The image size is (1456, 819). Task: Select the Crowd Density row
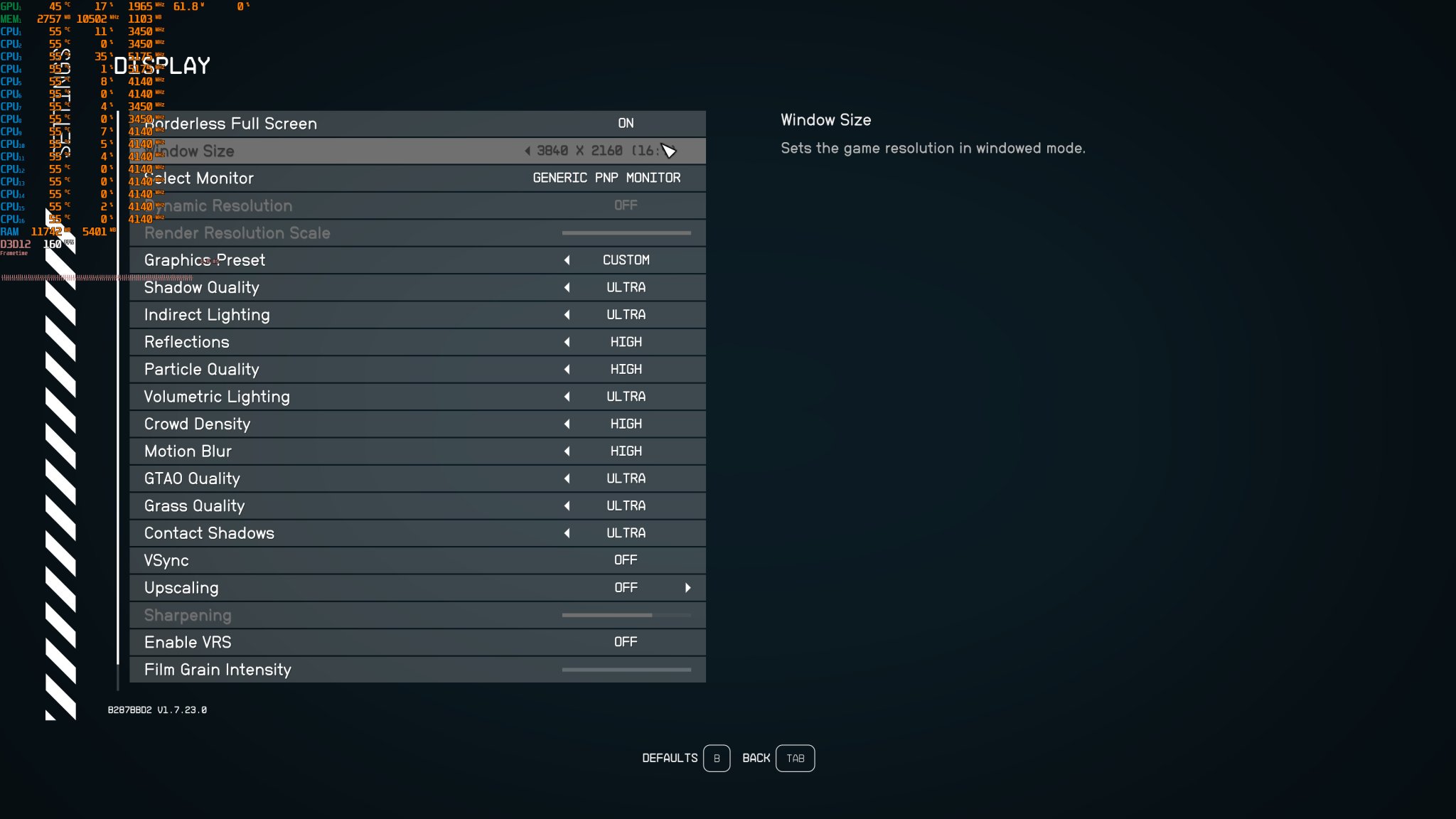pos(417,424)
